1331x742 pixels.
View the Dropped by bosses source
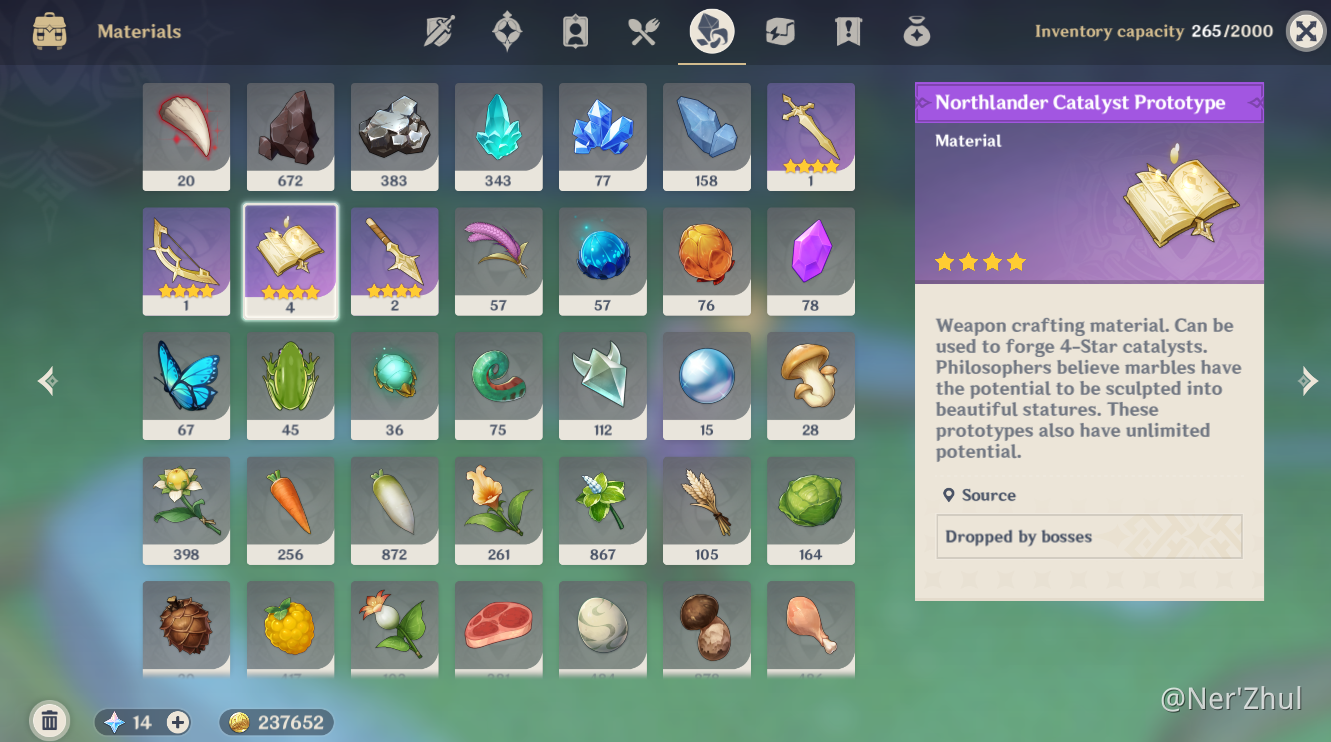tap(1088, 537)
